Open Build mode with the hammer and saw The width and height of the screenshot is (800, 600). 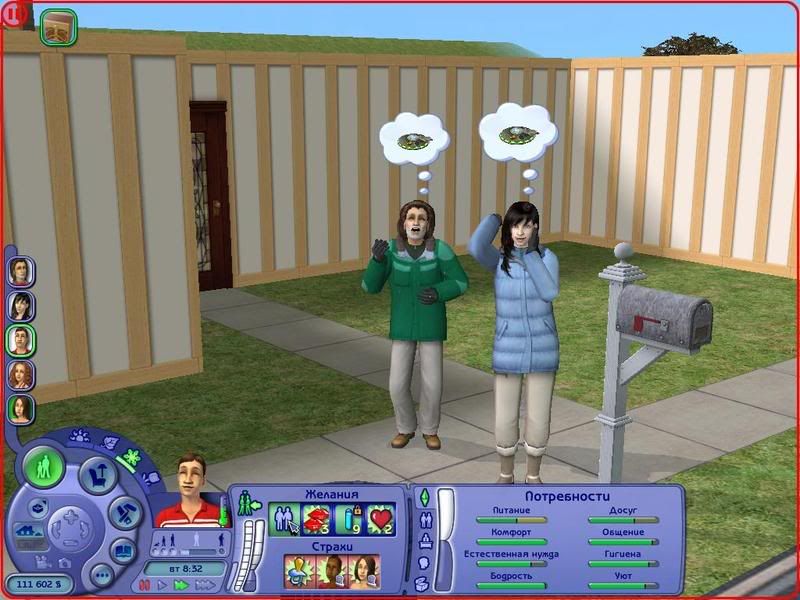(x=124, y=514)
